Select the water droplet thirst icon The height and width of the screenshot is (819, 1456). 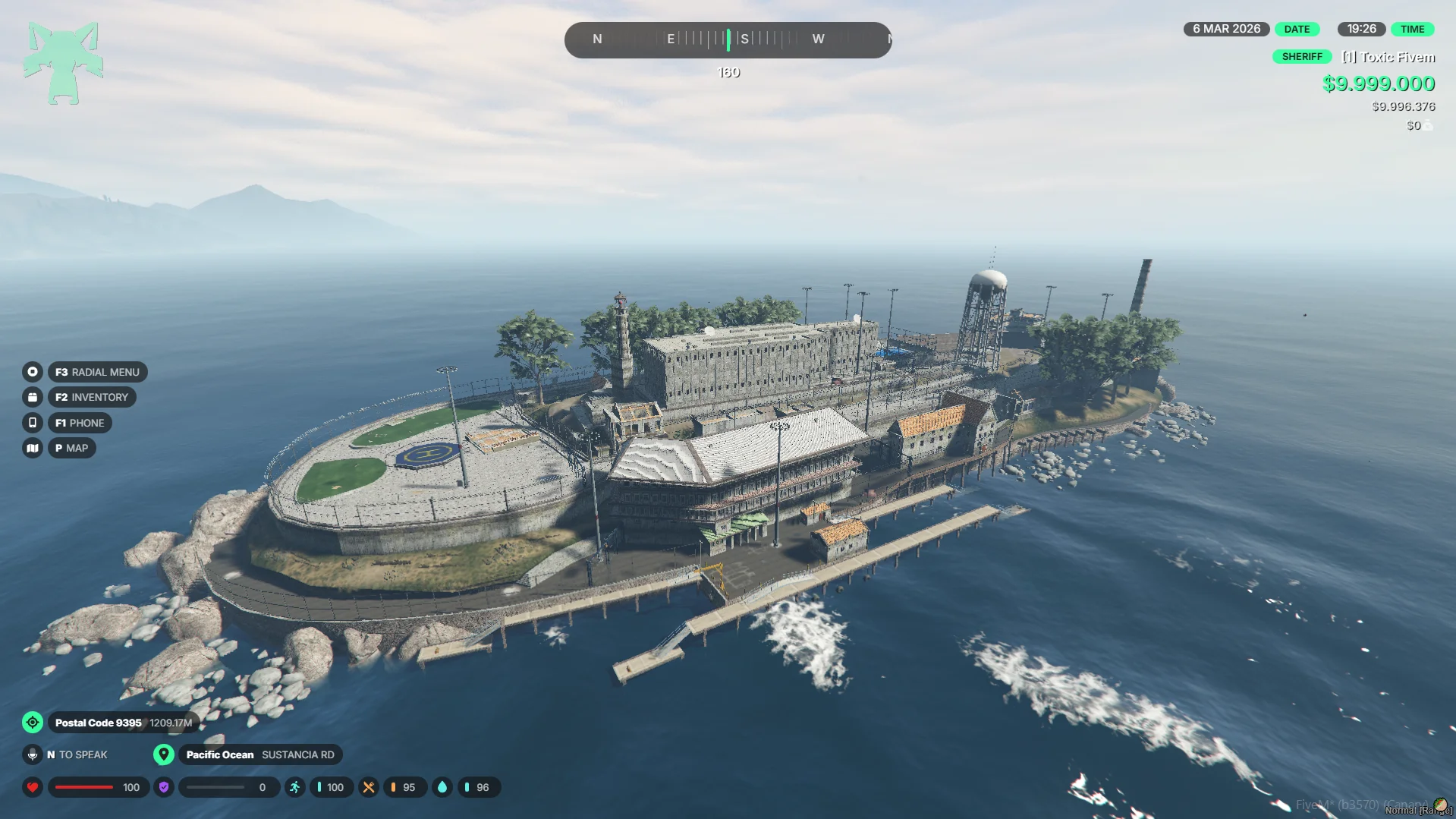pyautogui.click(x=442, y=787)
